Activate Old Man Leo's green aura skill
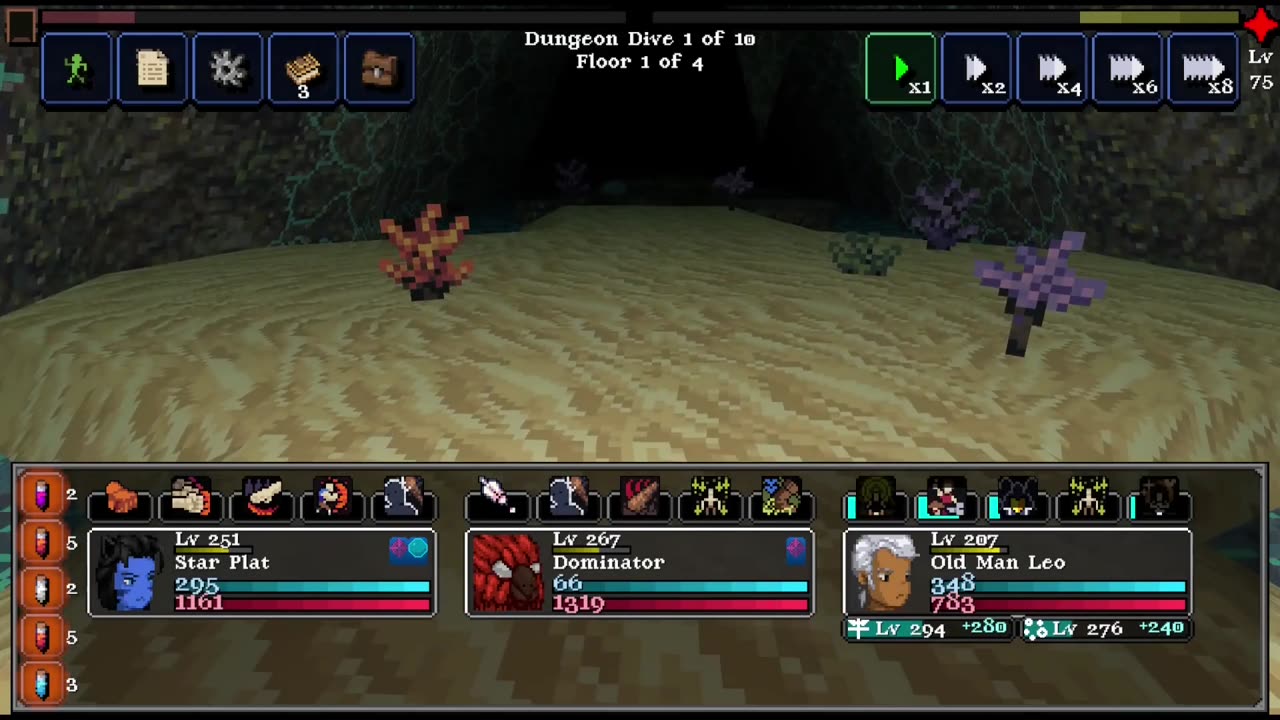 tap(878, 497)
